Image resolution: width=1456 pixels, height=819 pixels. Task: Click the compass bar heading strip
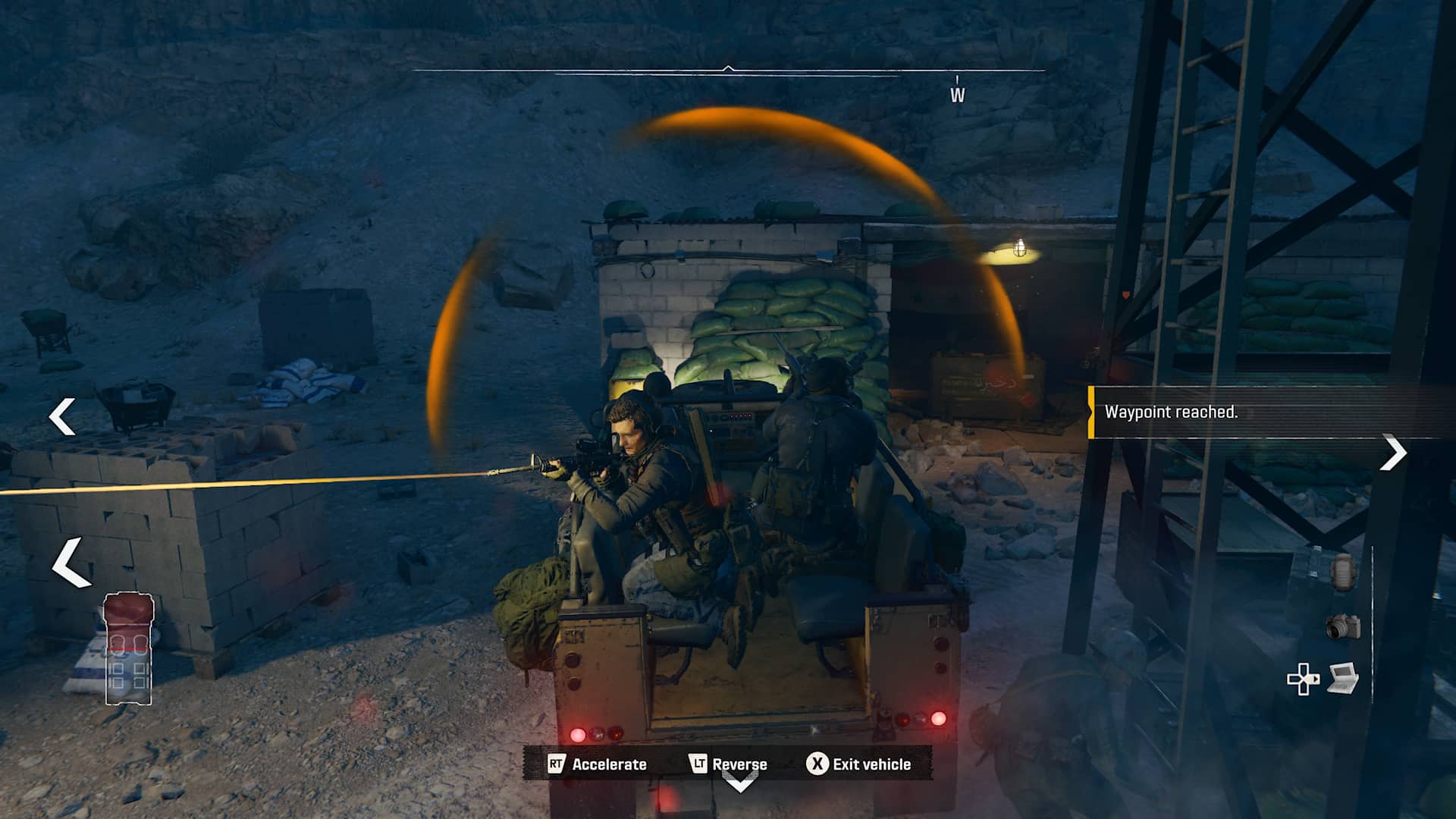click(x=728, y=71)
